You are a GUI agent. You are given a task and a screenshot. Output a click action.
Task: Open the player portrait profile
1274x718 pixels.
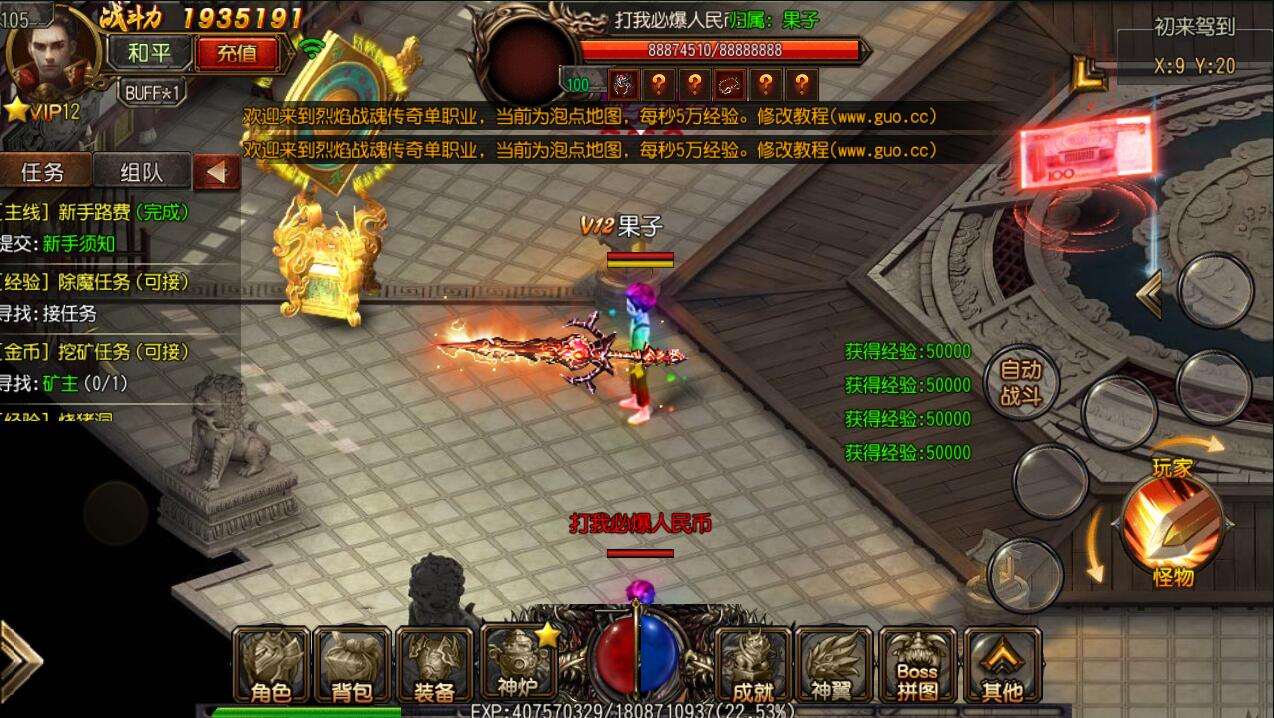coord(54,52)
